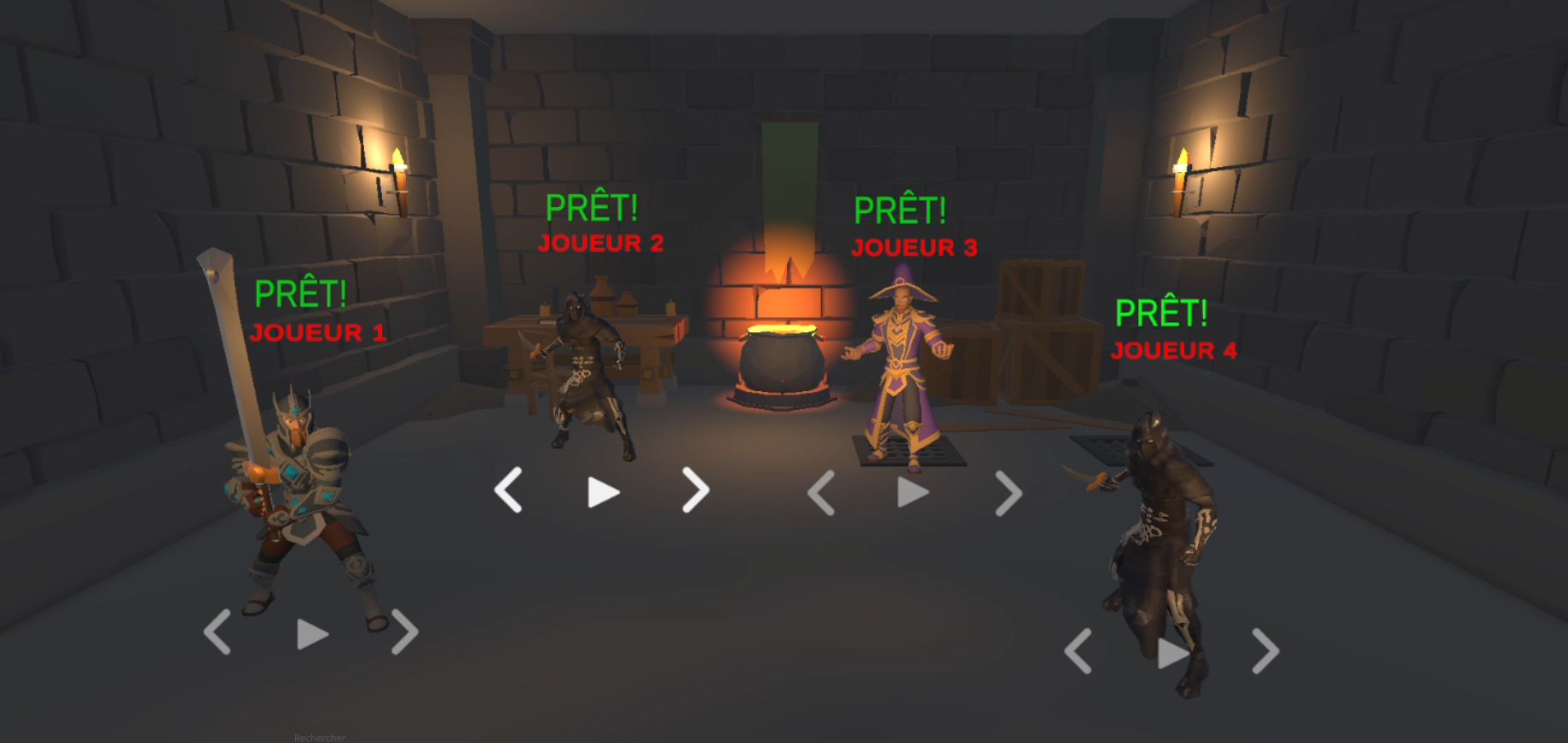
Task: Toggle ready status by clicking PRÊT! above Joueur 1
Action: [x=302, y=293]
